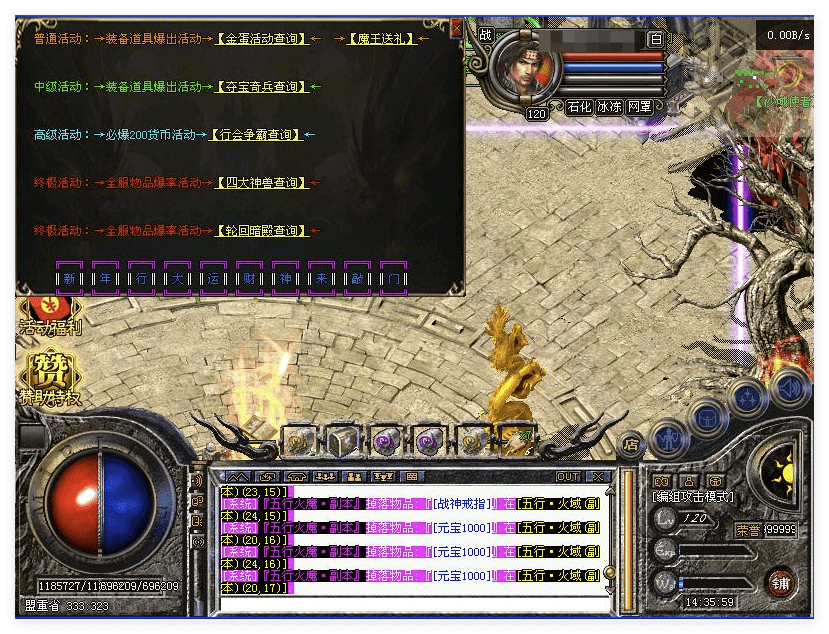Click the 冰冻 status button
829x634 pixels.
tap(609, 107)
